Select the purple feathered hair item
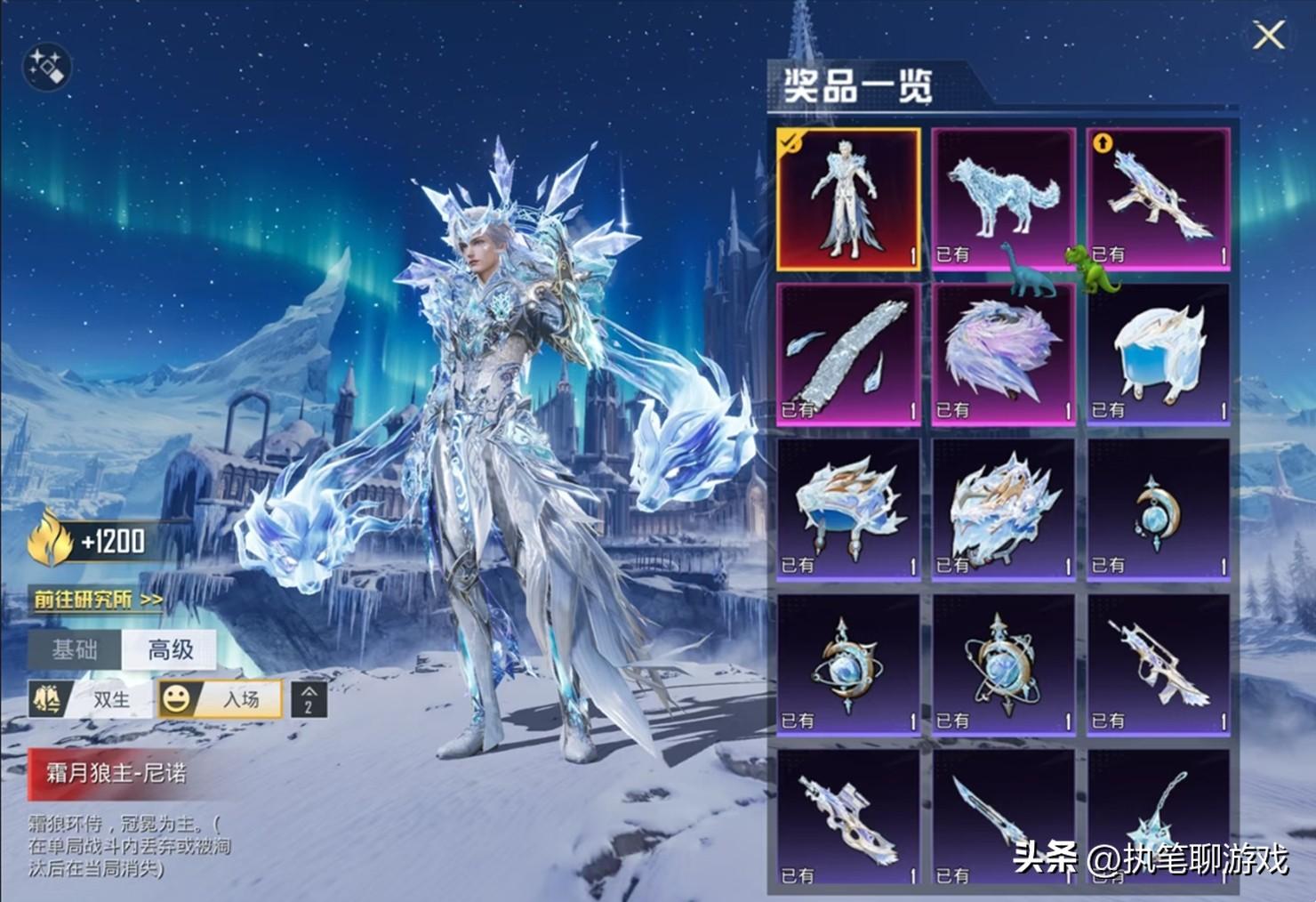Viewport: 1316px width, 902px height. pyautogui.click(x=1003, y=354)
